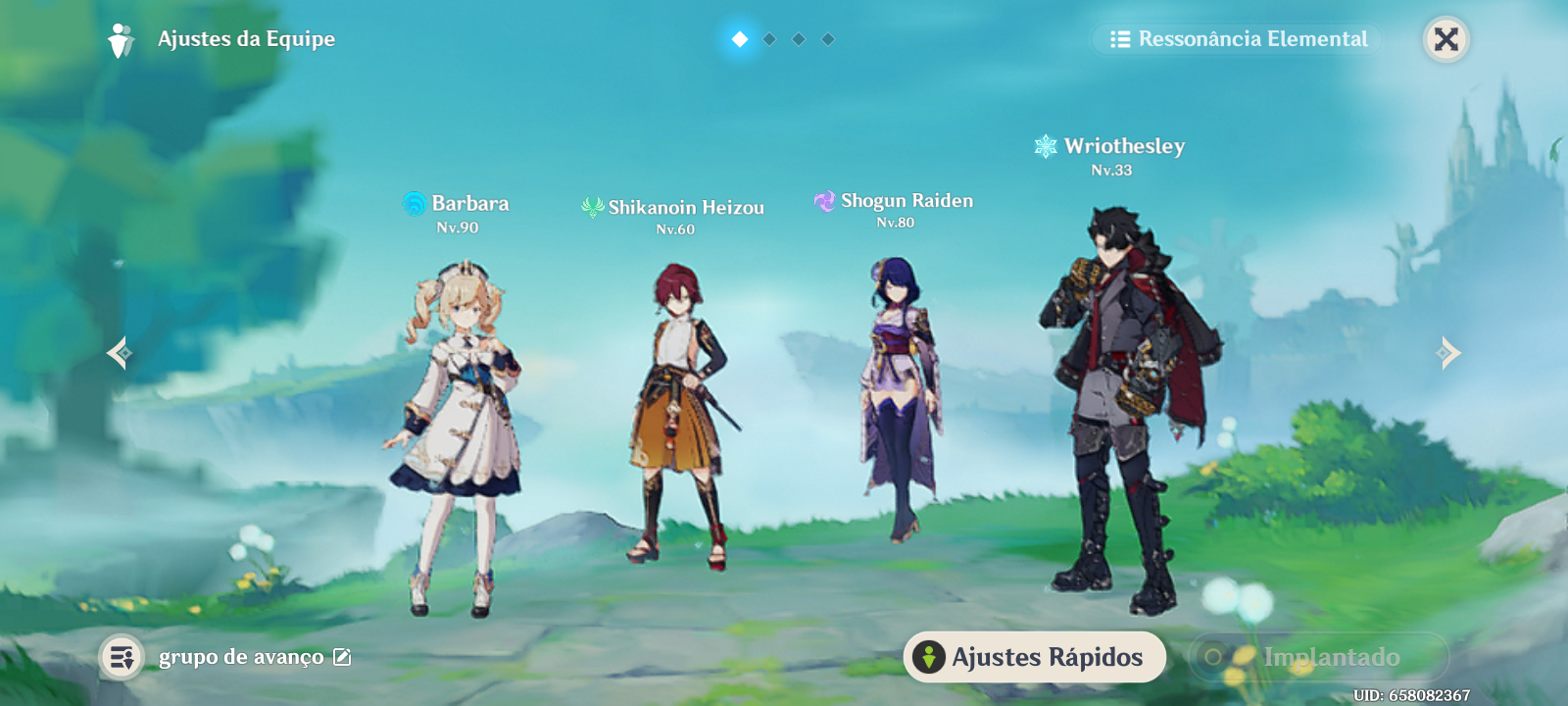1568x706 pixels.
Task: Click Shikanoin Heizou's Anemo element icon
Action: pyautogui.click(x=593, y=207)
